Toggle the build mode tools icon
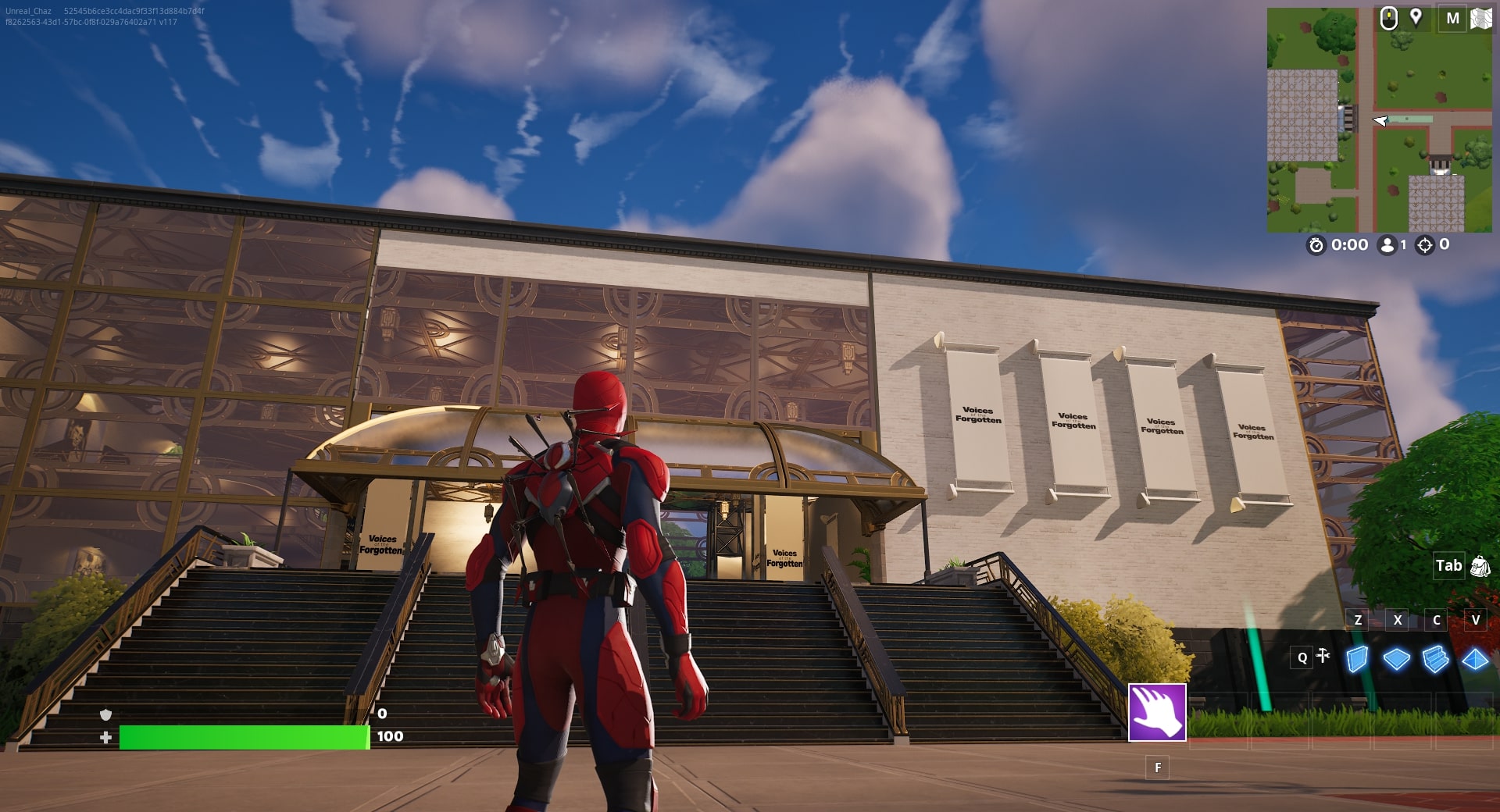 click(1323, 656)
